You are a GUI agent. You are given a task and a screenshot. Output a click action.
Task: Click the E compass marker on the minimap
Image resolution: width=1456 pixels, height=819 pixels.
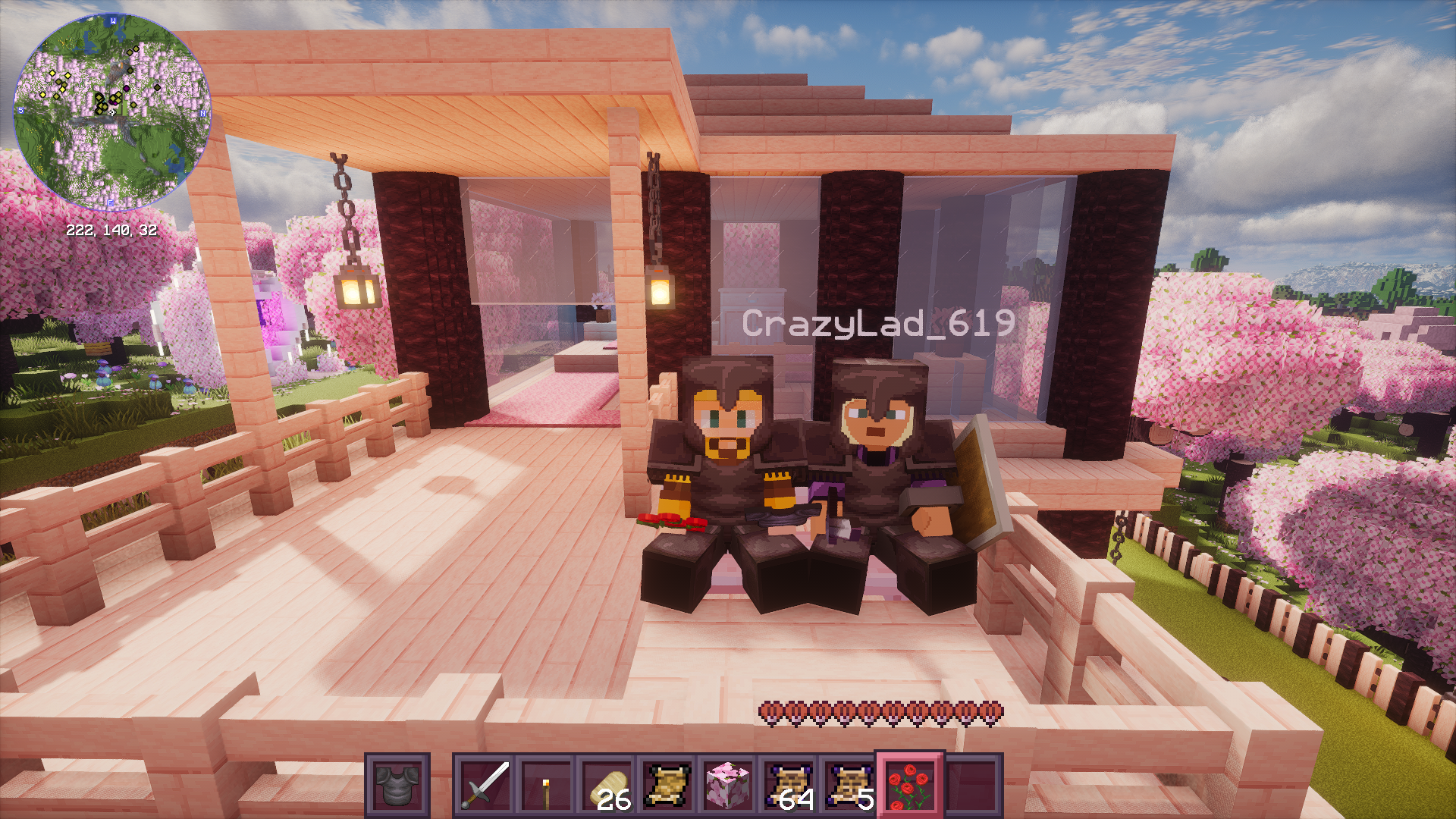[x=110, y=202]
